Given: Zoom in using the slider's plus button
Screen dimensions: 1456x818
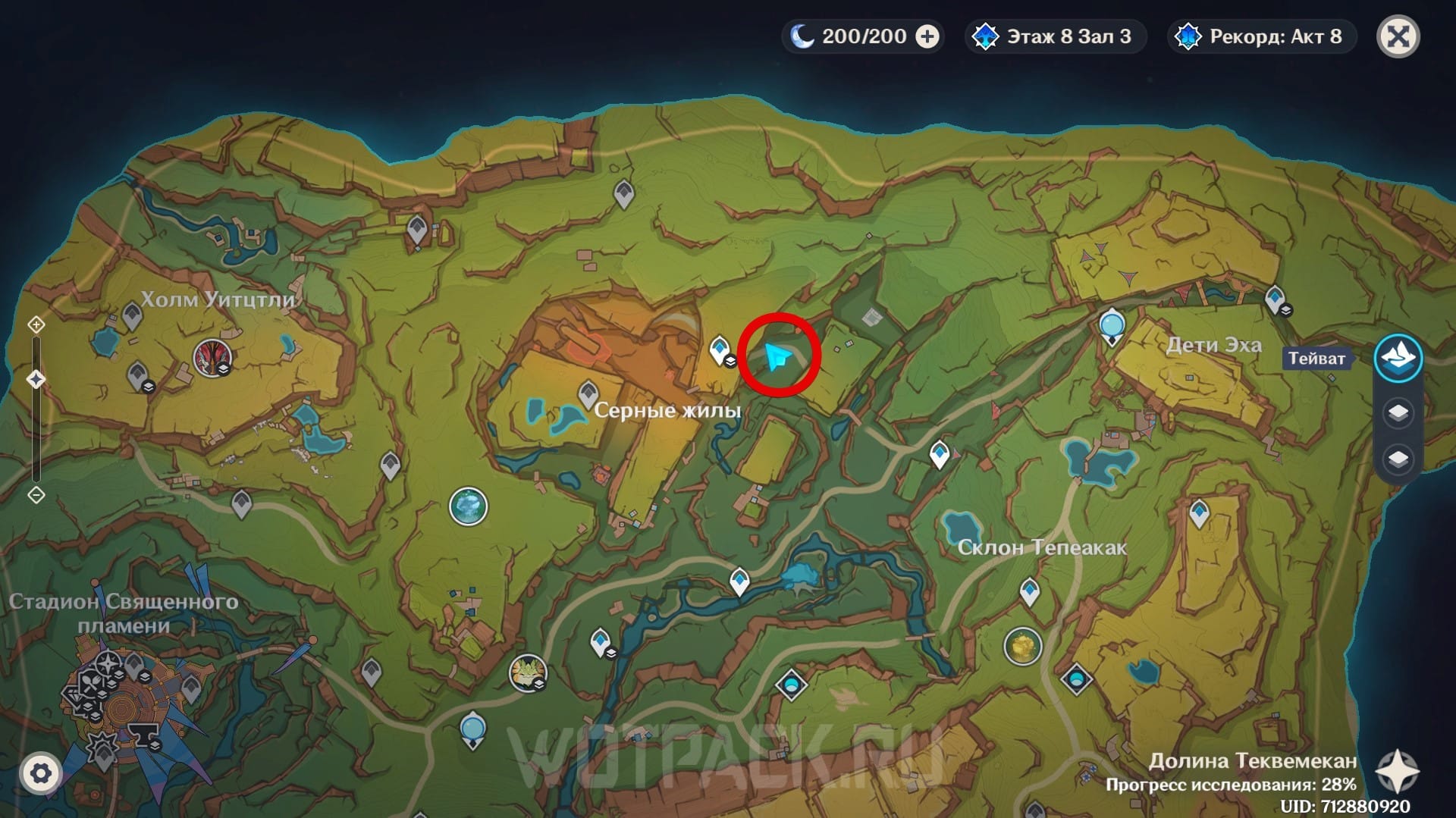Looking at the screenshot, I should click(x=36, y=325).
